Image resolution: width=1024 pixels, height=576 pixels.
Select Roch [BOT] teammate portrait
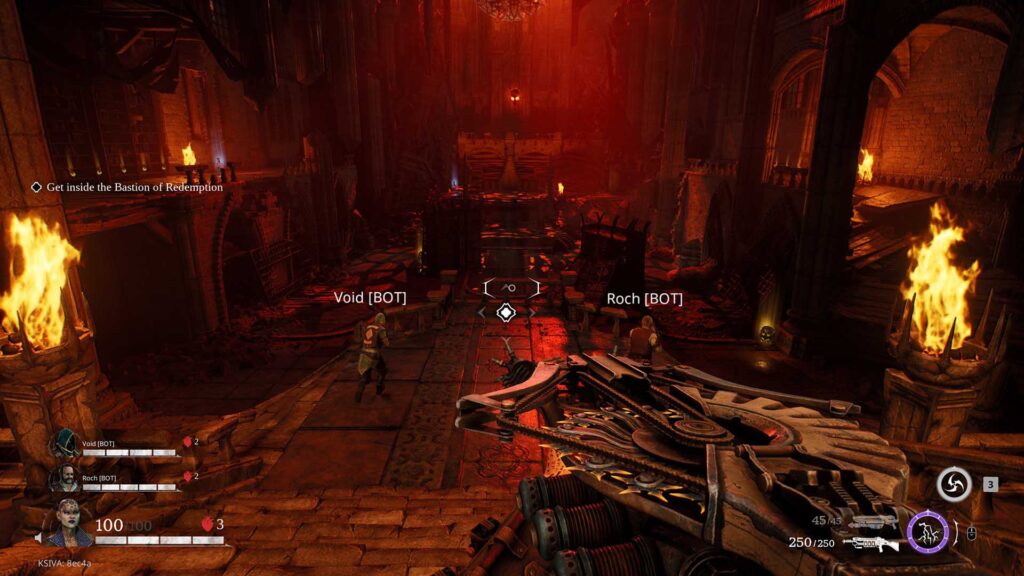click(x=67, y=480)
